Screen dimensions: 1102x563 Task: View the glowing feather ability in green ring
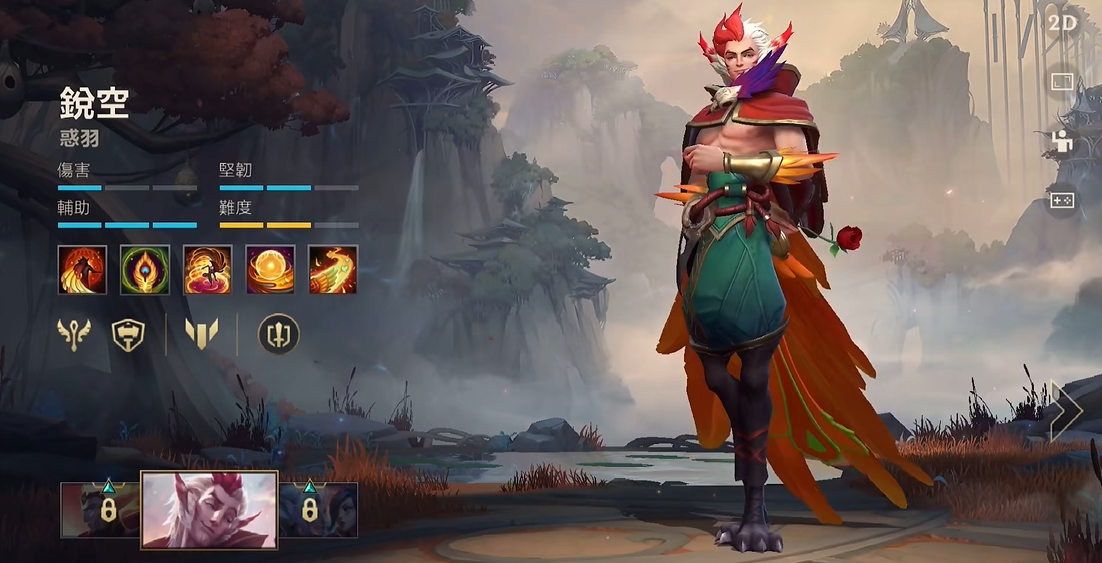145,270
